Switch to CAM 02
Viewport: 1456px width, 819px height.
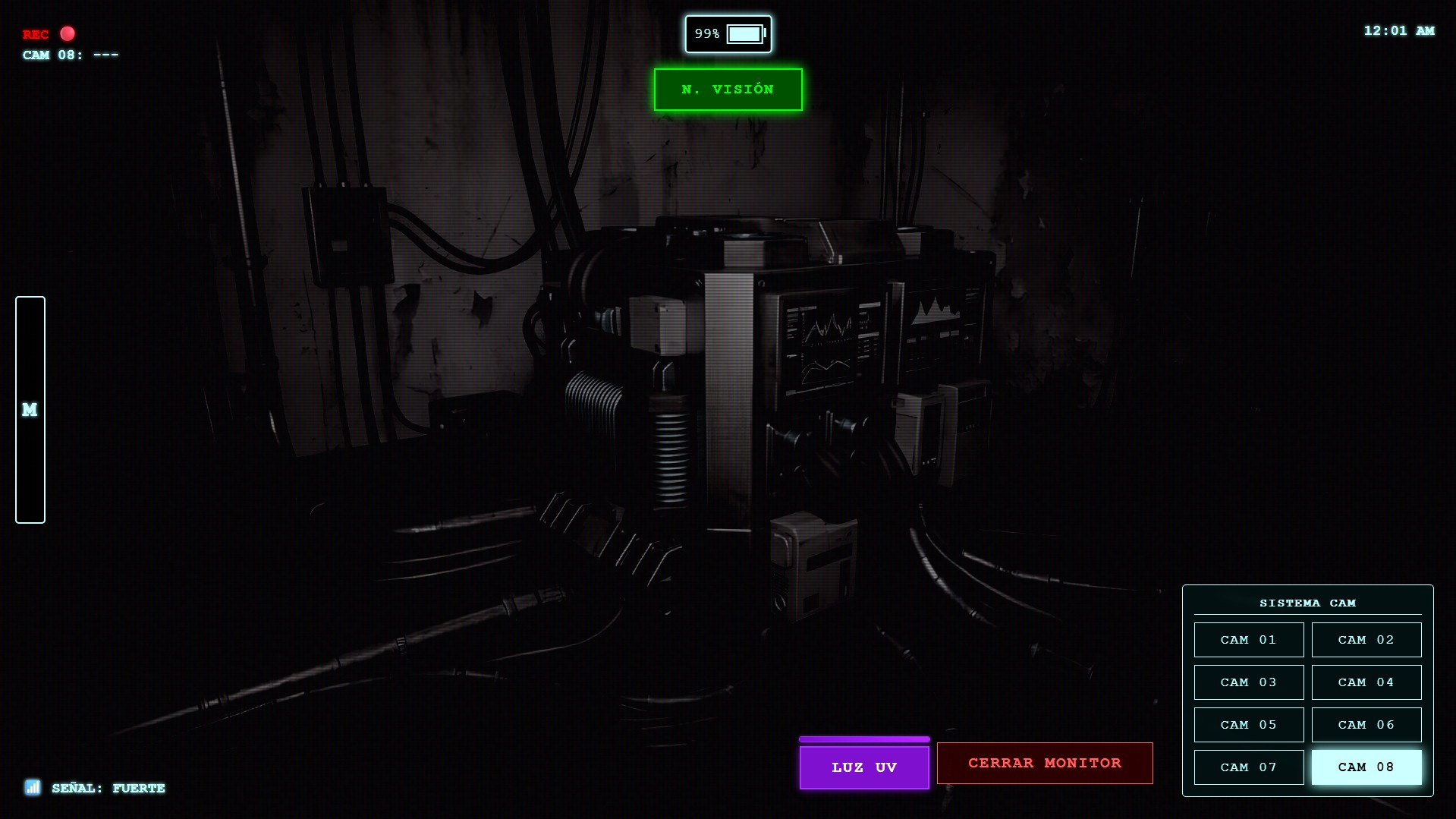1366,640
